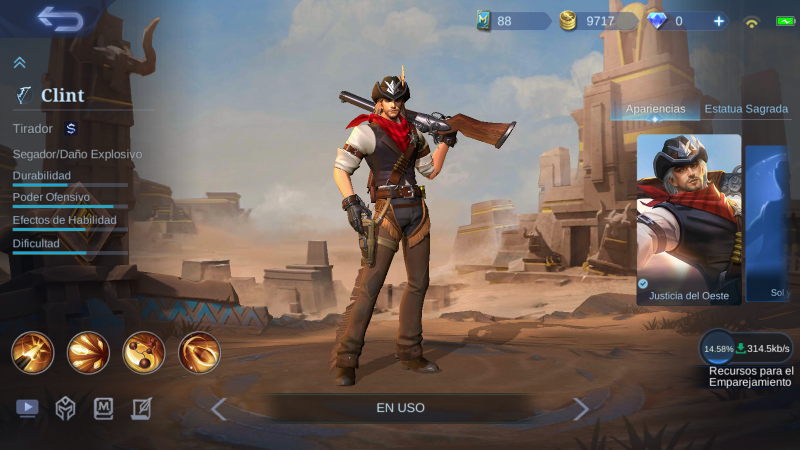Go back with the return arrow
The height and width of the screenshot is (450, 800).
(59, 19)
